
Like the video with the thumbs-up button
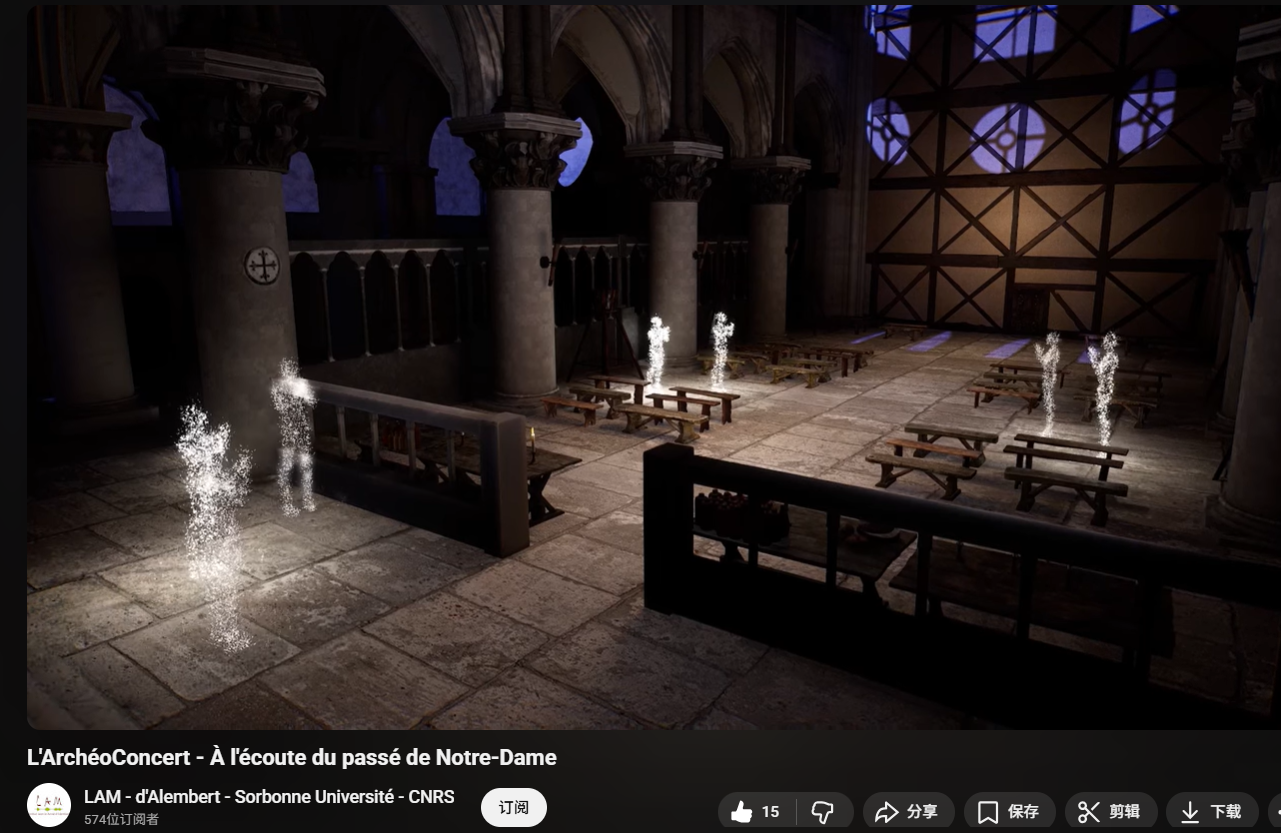(x=755, y=812)
